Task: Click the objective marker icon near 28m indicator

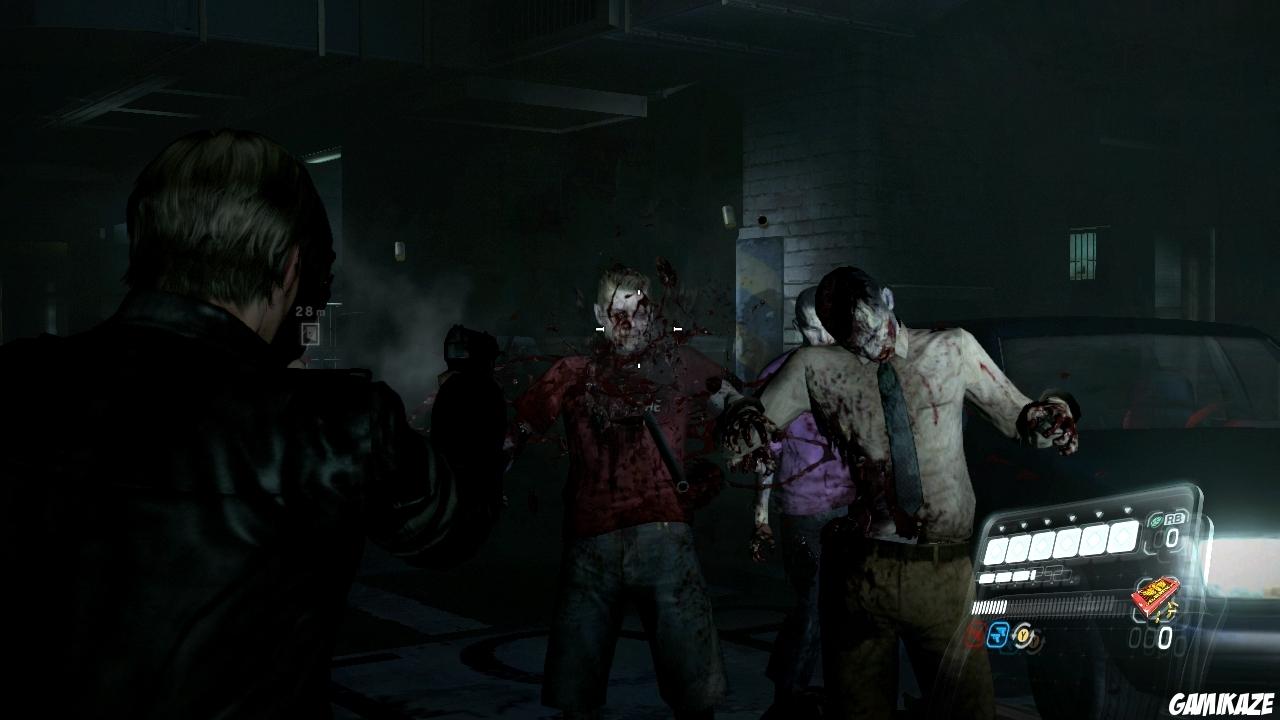Action: tap(310, 333)
